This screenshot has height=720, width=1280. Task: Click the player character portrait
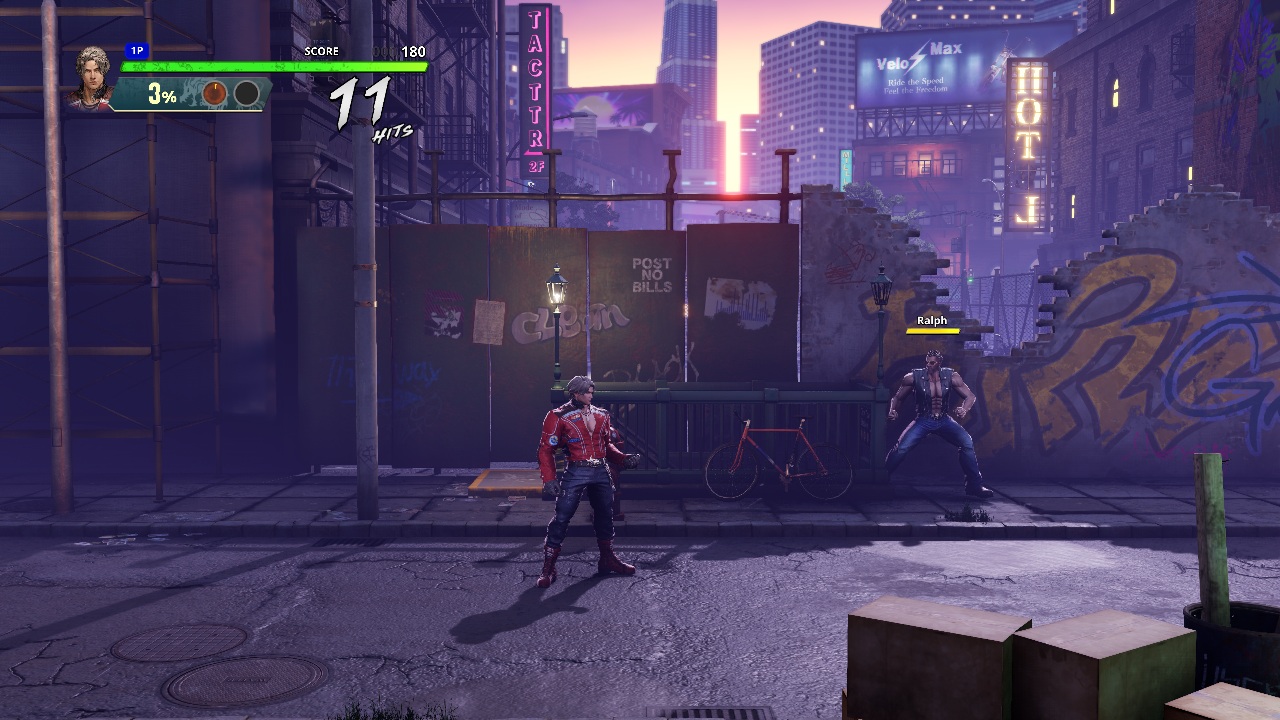point(95,76)
